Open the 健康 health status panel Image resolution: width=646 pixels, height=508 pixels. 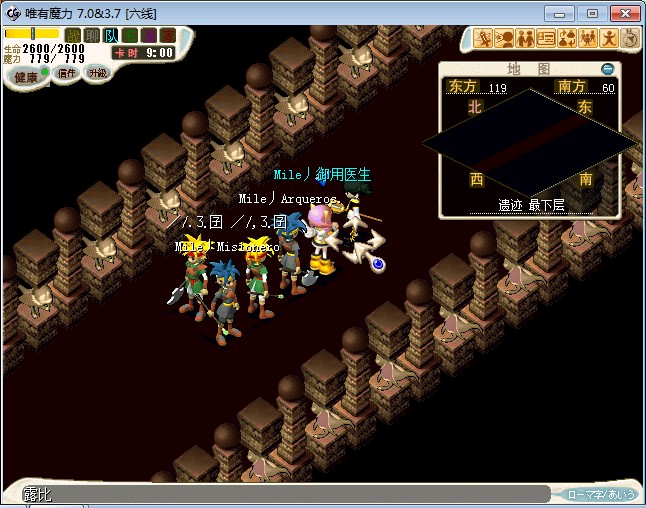coord(27,77)
